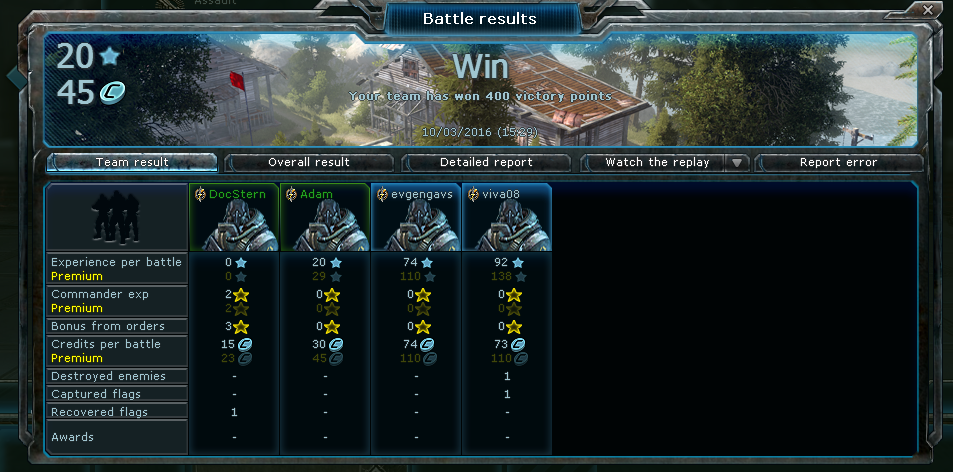Show the Detailed report tab

coord(486,162)
